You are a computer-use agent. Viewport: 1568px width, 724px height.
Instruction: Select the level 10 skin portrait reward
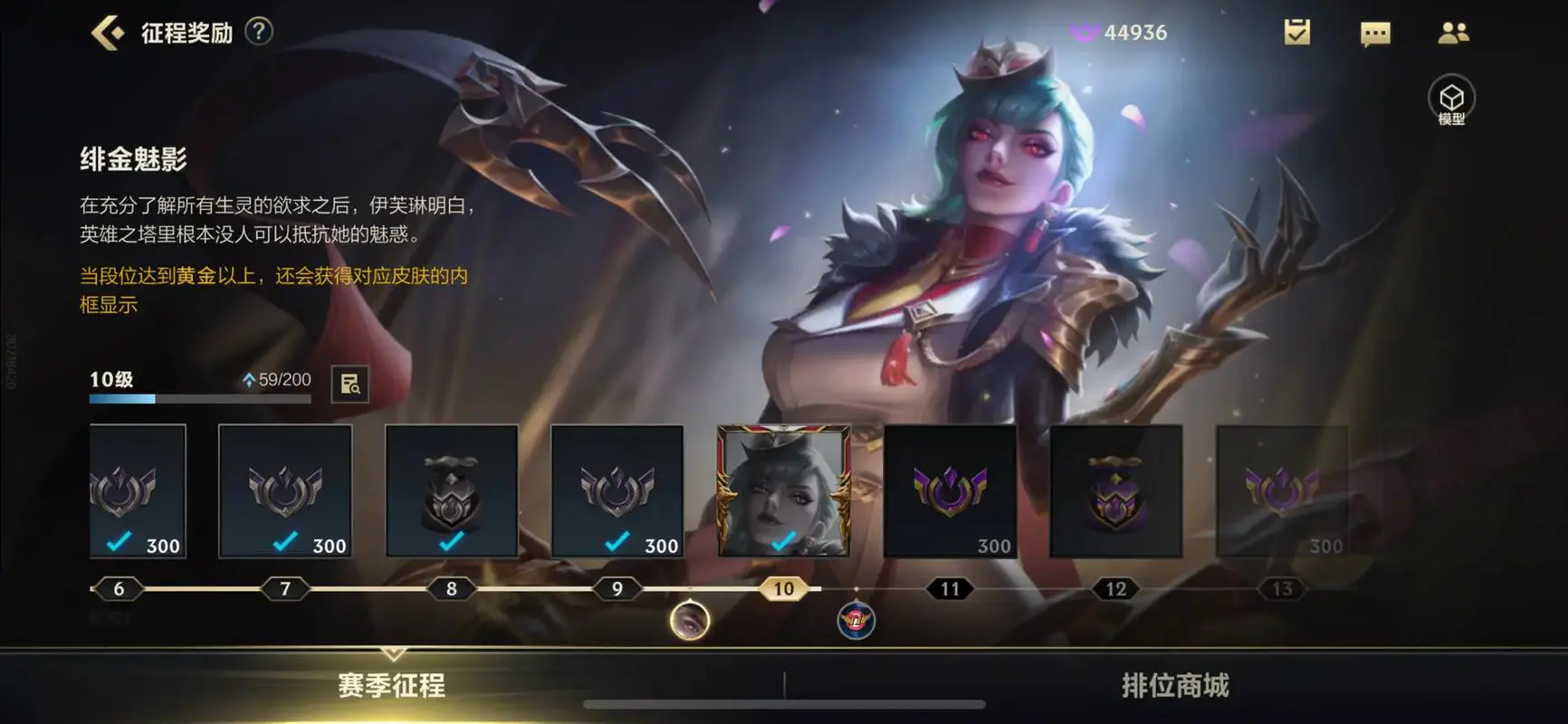(x=784, y=491)
